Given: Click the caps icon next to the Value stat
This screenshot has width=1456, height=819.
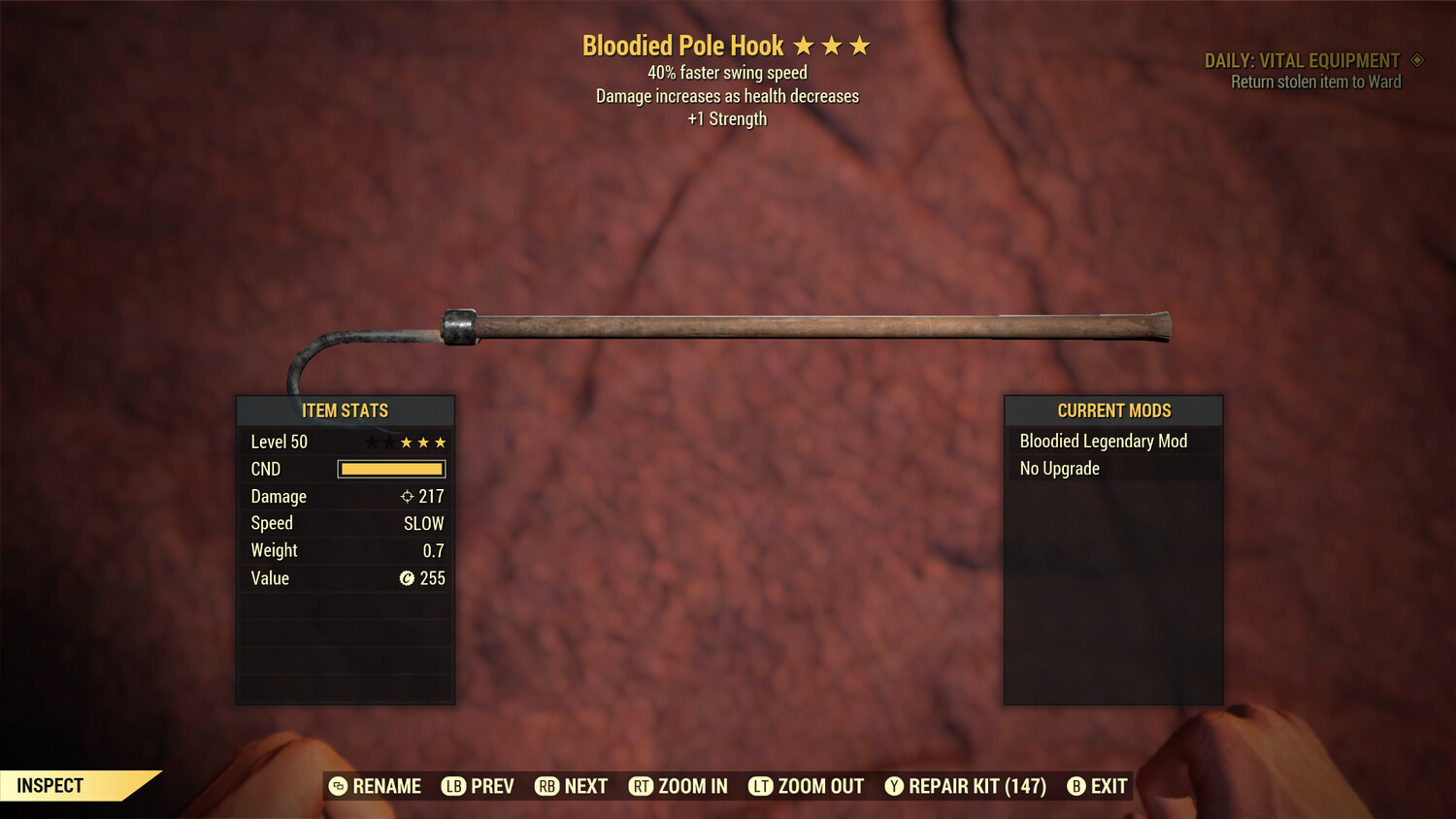Looking at the screenshot, I should [x=407, y=578].
